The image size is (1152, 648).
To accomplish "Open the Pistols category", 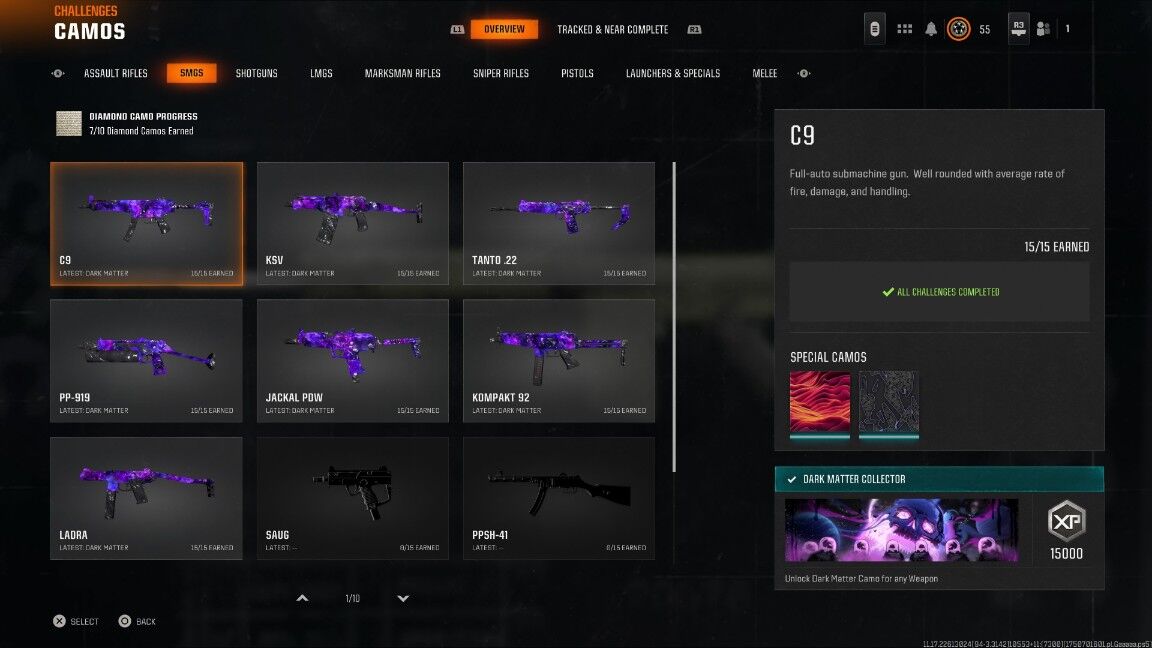I will (577, 73).
